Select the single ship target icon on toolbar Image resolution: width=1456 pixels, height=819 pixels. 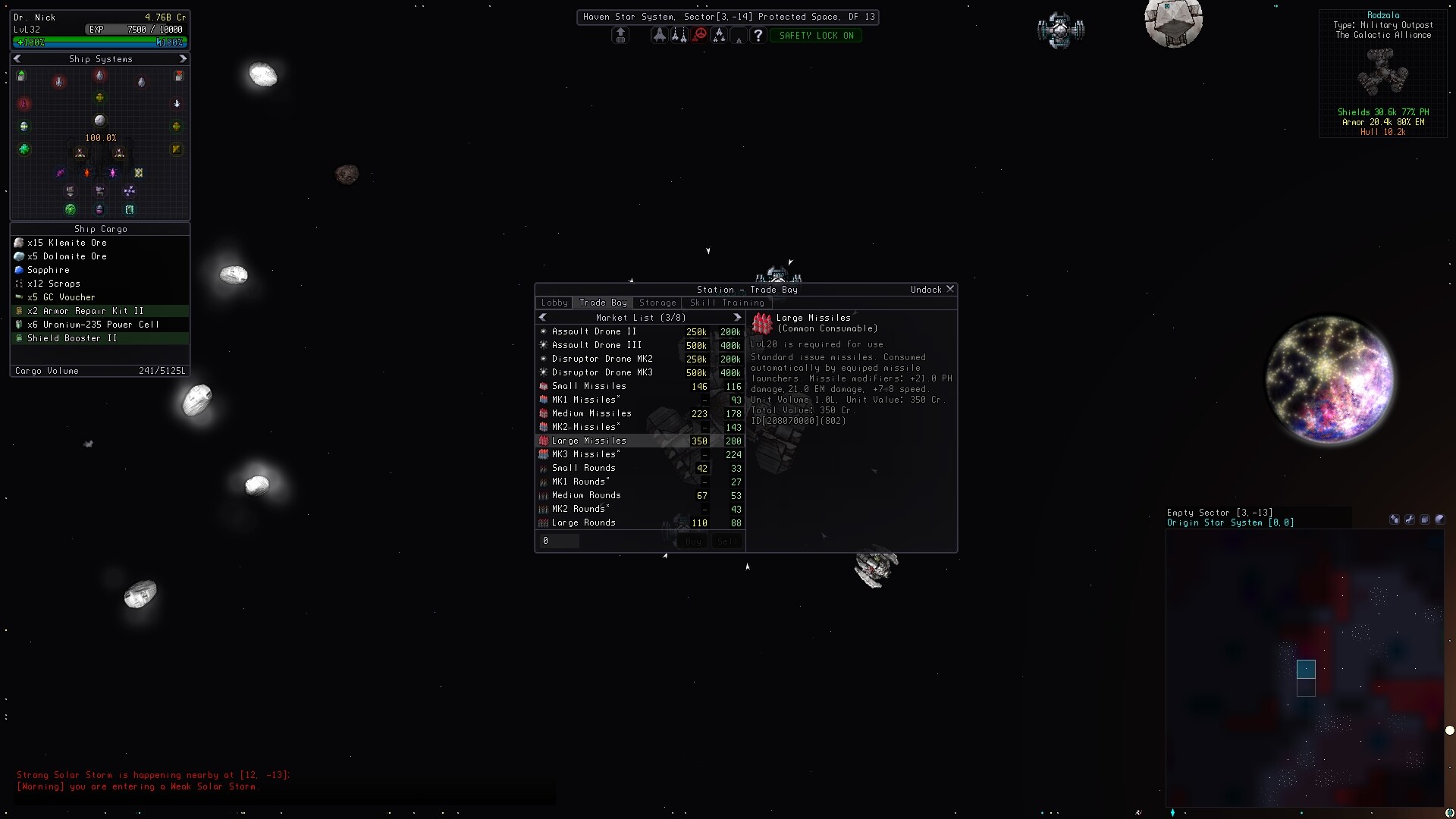click(659, 35)
